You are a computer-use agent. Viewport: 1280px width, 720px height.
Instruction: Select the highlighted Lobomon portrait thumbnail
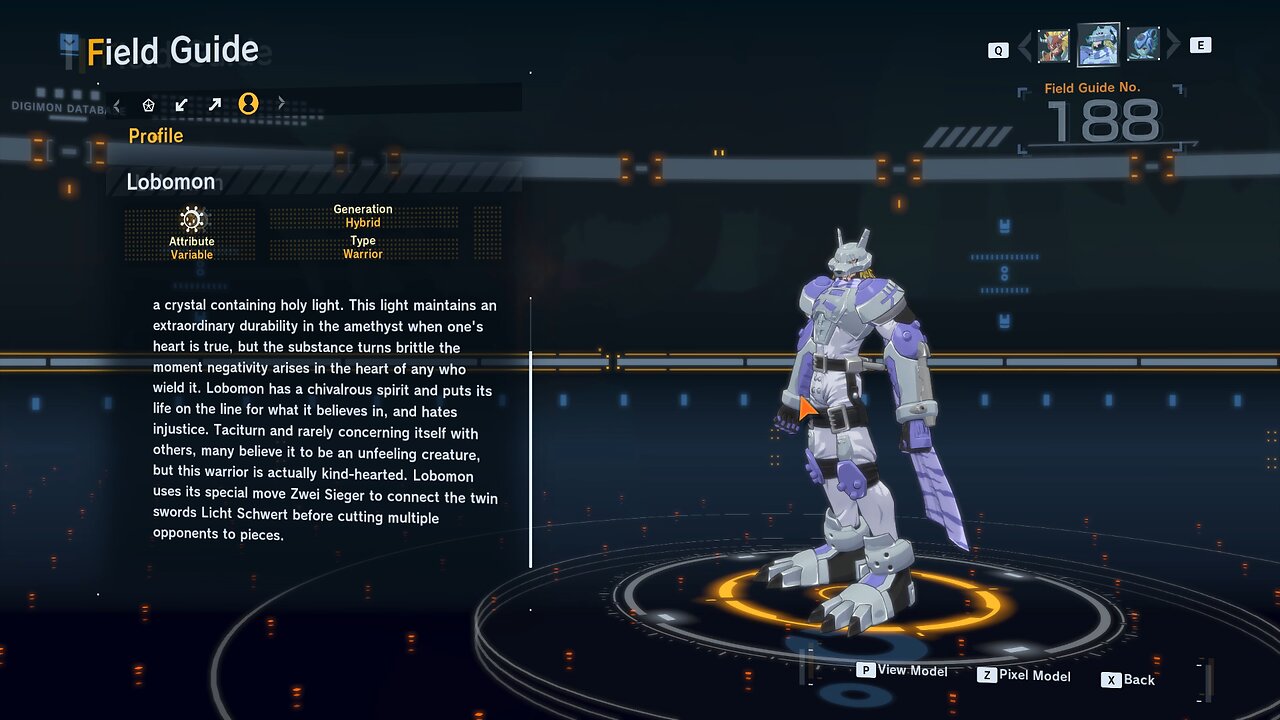[x=1098, y=45]
